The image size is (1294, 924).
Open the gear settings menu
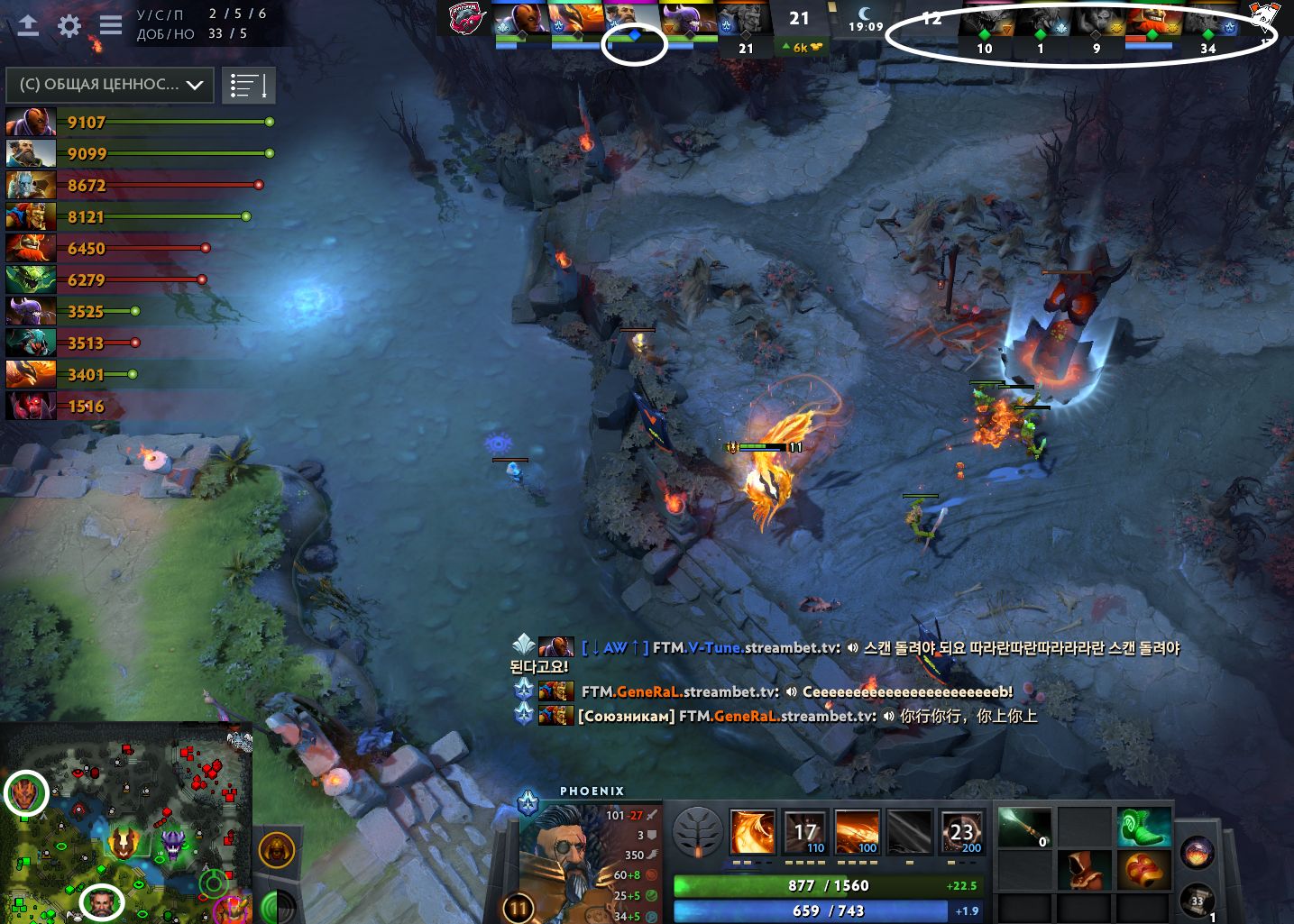pos(69,25)
